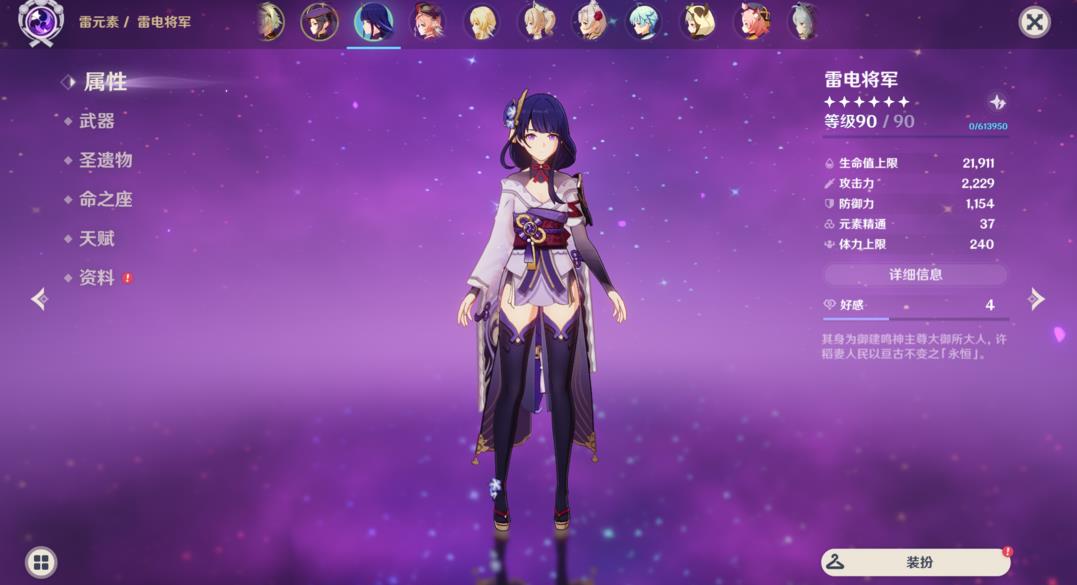Click the ascension star icon beside level
This screenshot has width=1077, height=585.
pos(997,102)
